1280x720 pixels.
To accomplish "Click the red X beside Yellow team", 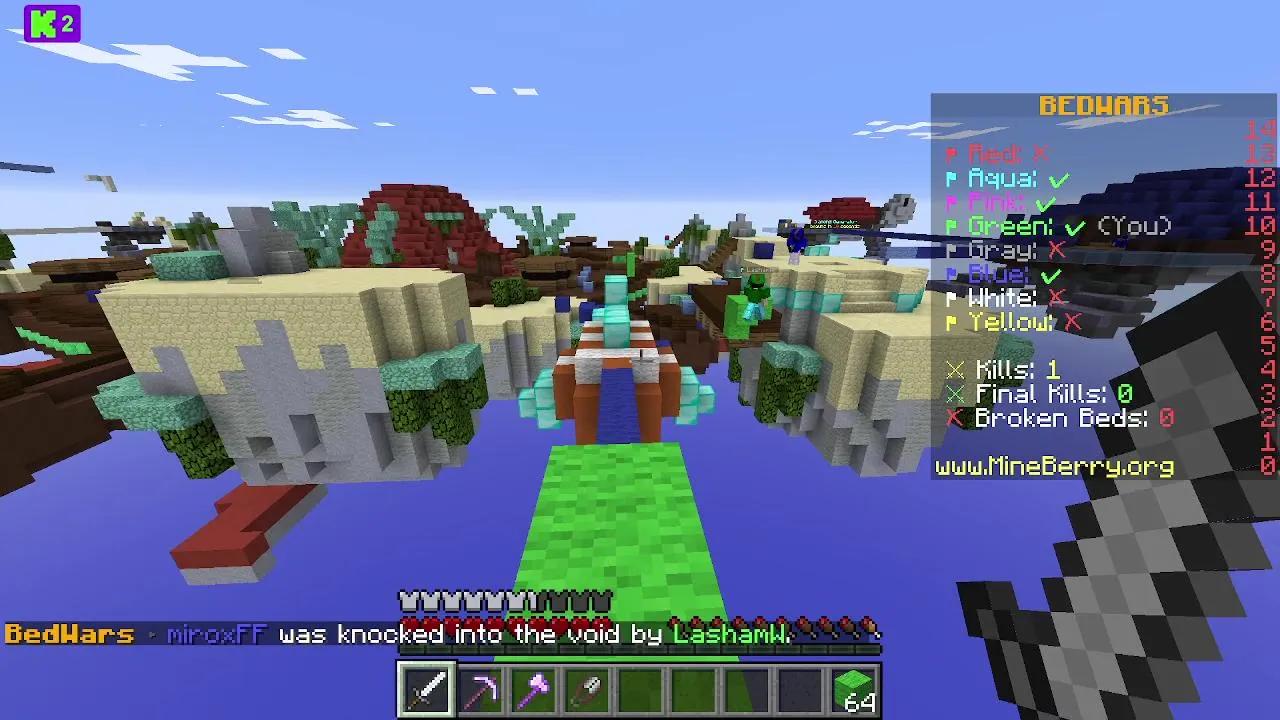I will click(x=1070, y=322).
